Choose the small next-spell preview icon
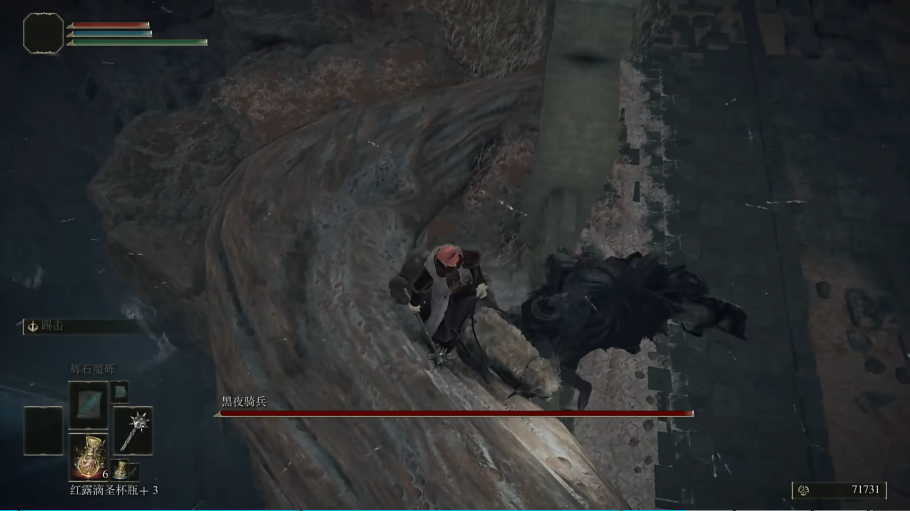Image resolution: width=910 pixels, height=511 pixels. [119, 390]
